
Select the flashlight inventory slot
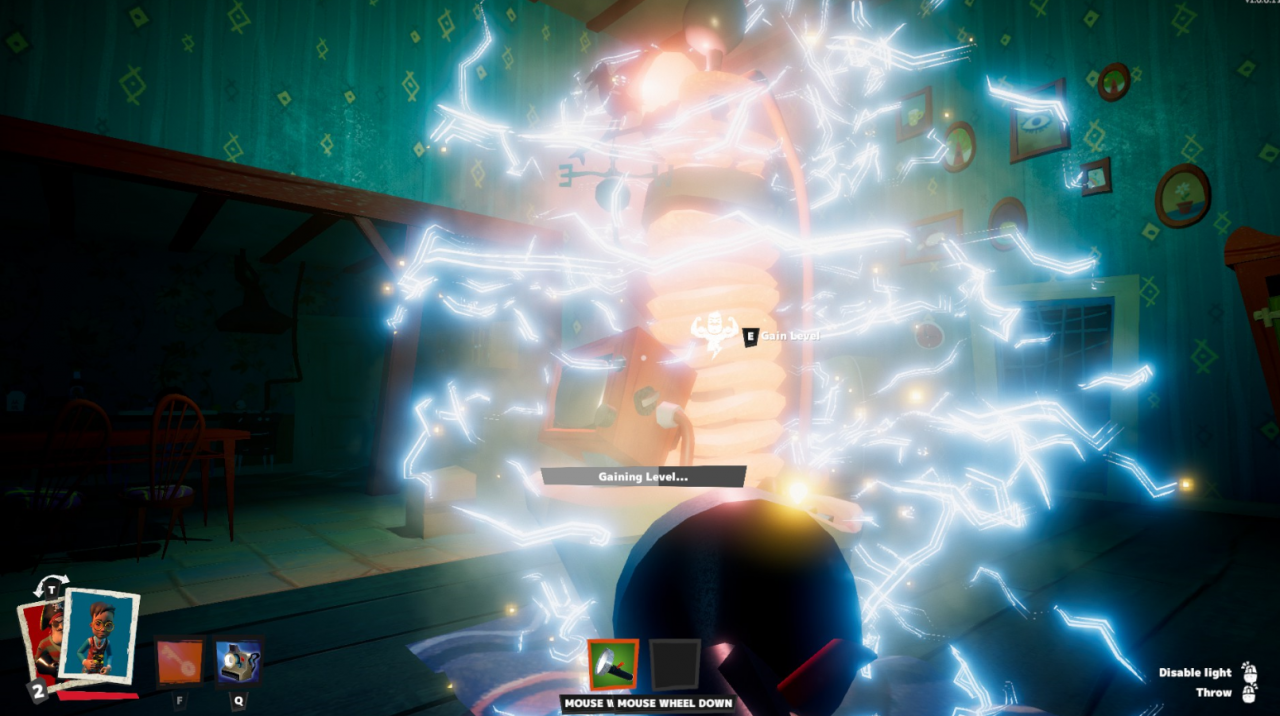tap(613, 665)
